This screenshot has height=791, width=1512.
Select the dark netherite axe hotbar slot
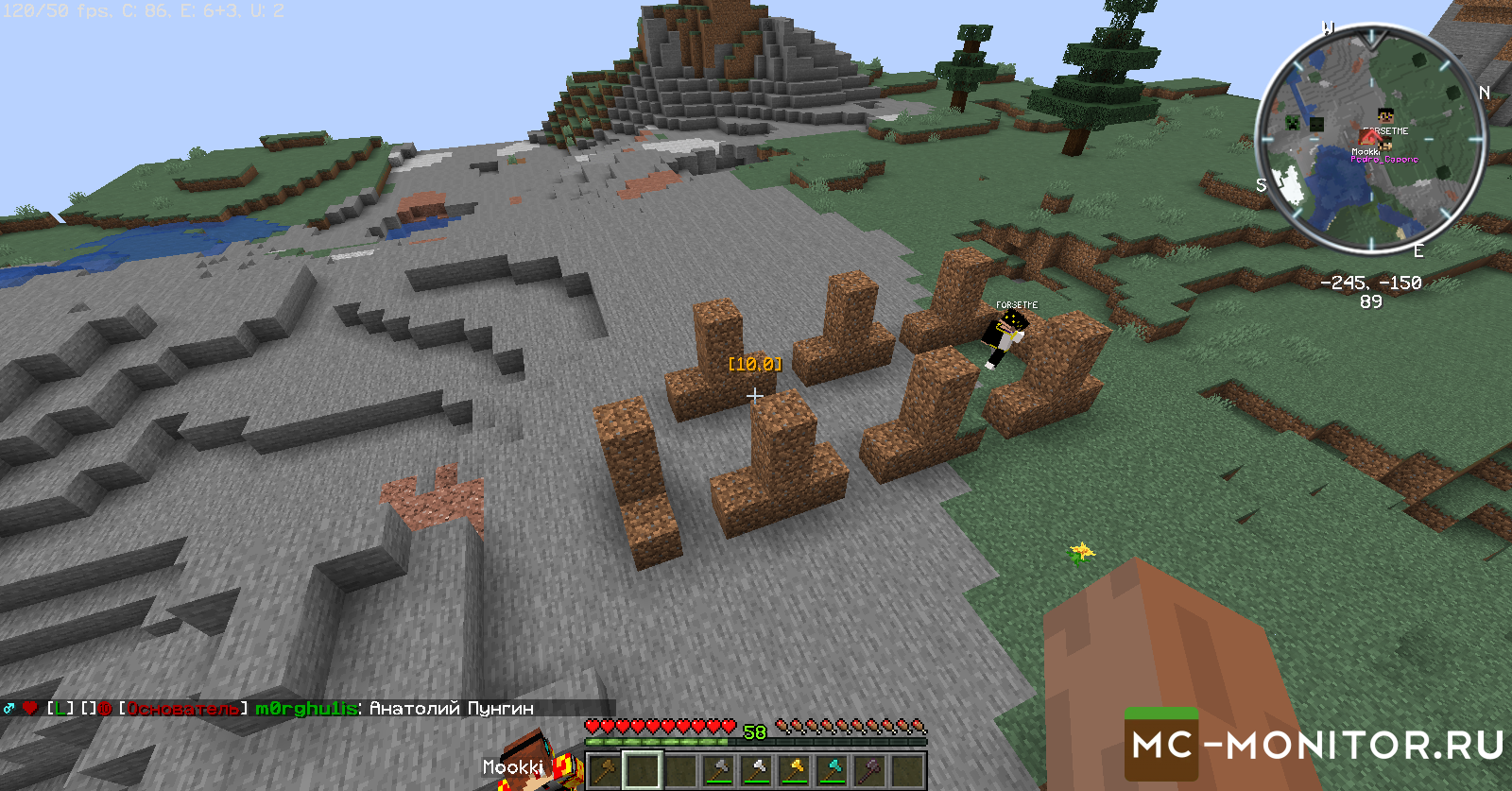point(869,770)
